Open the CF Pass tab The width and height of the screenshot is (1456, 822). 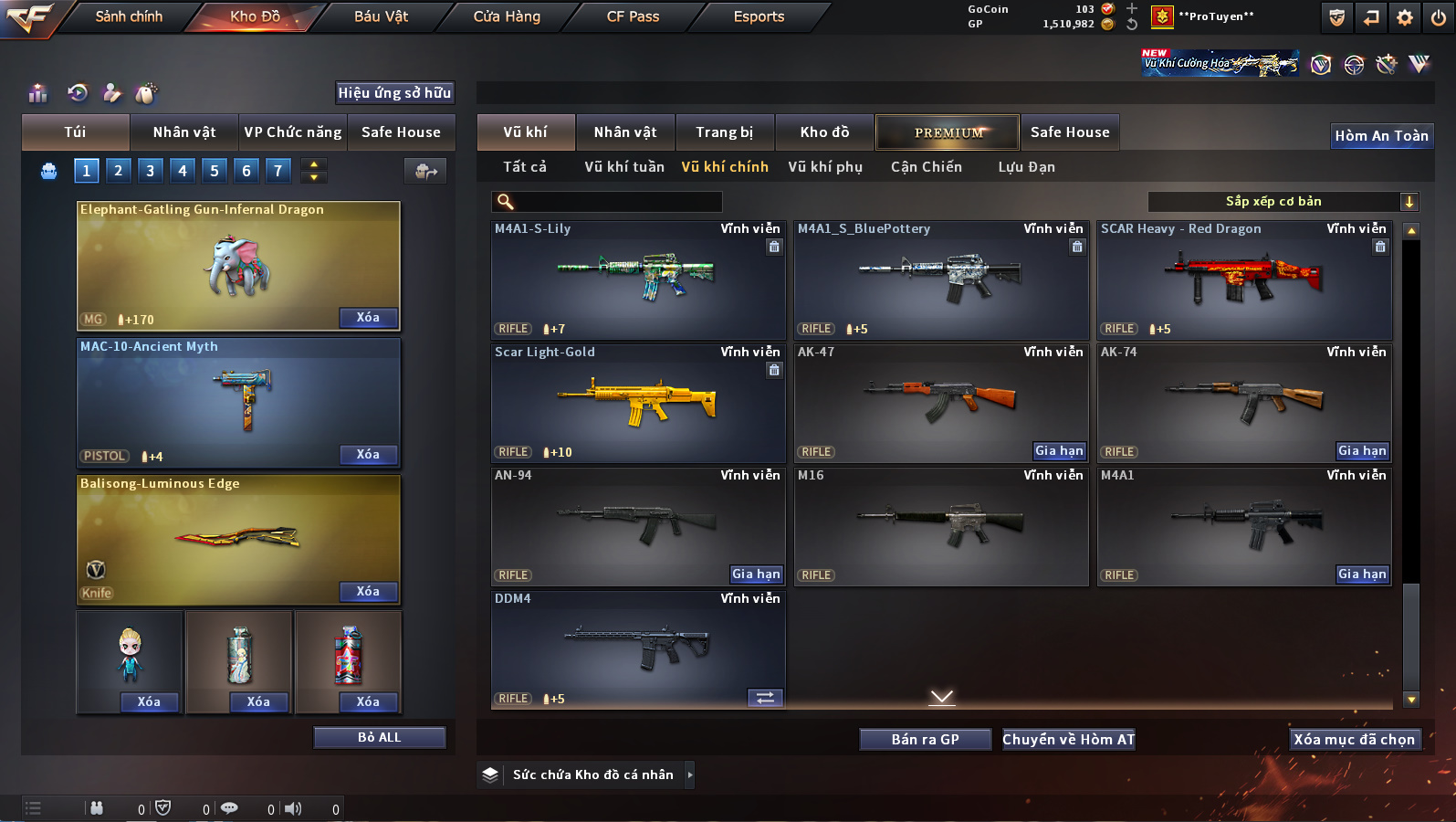click(x=633, y=16)
